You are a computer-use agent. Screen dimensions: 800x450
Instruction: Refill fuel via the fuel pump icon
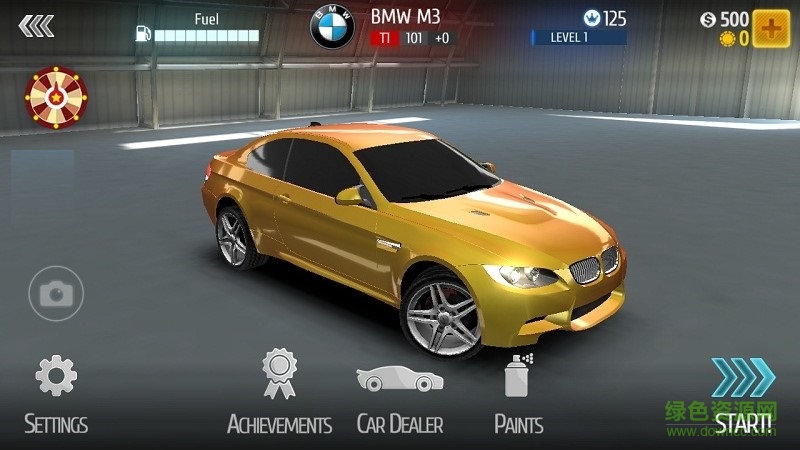(143, 35)
